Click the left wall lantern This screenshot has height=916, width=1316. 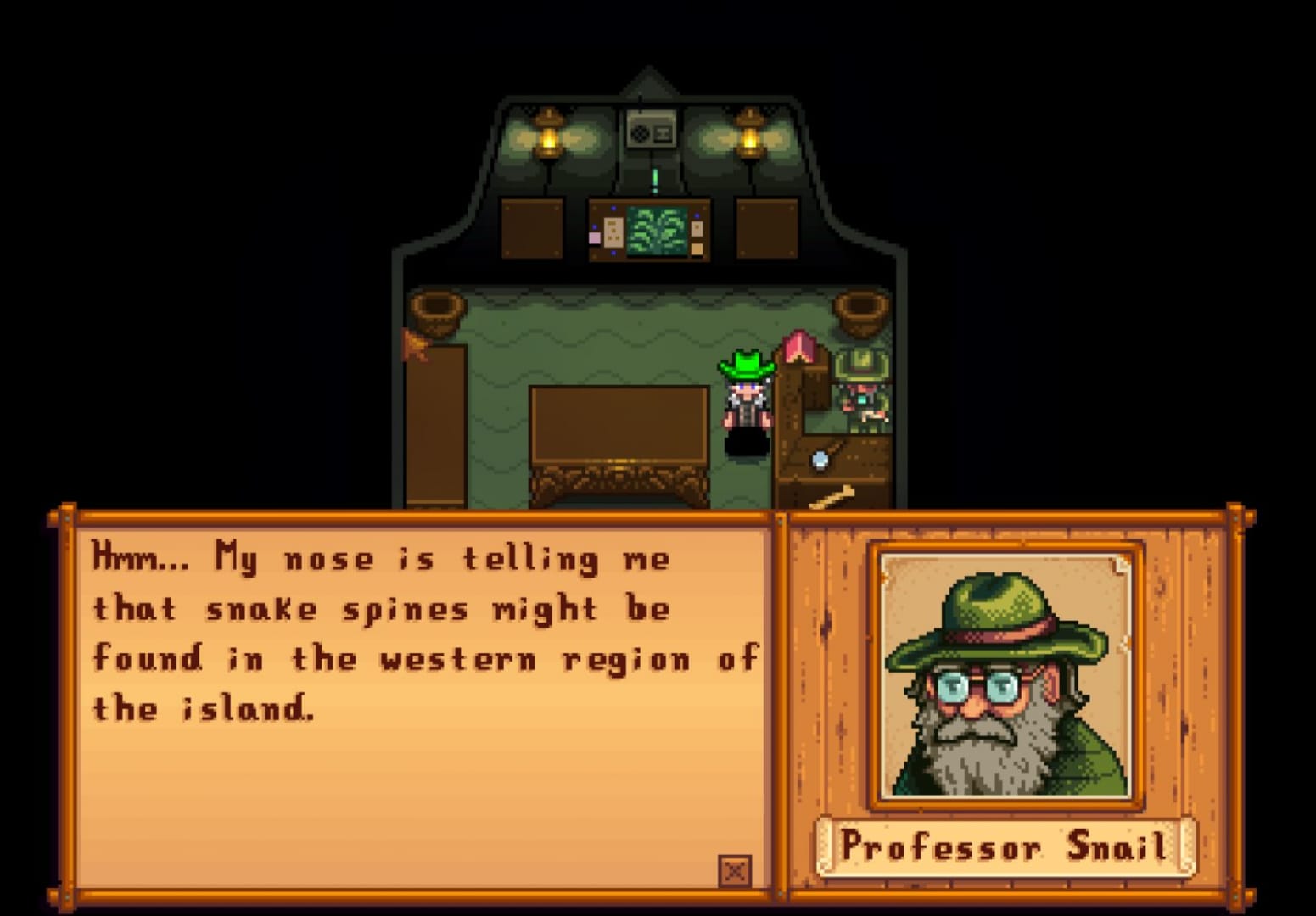point(547,131)
